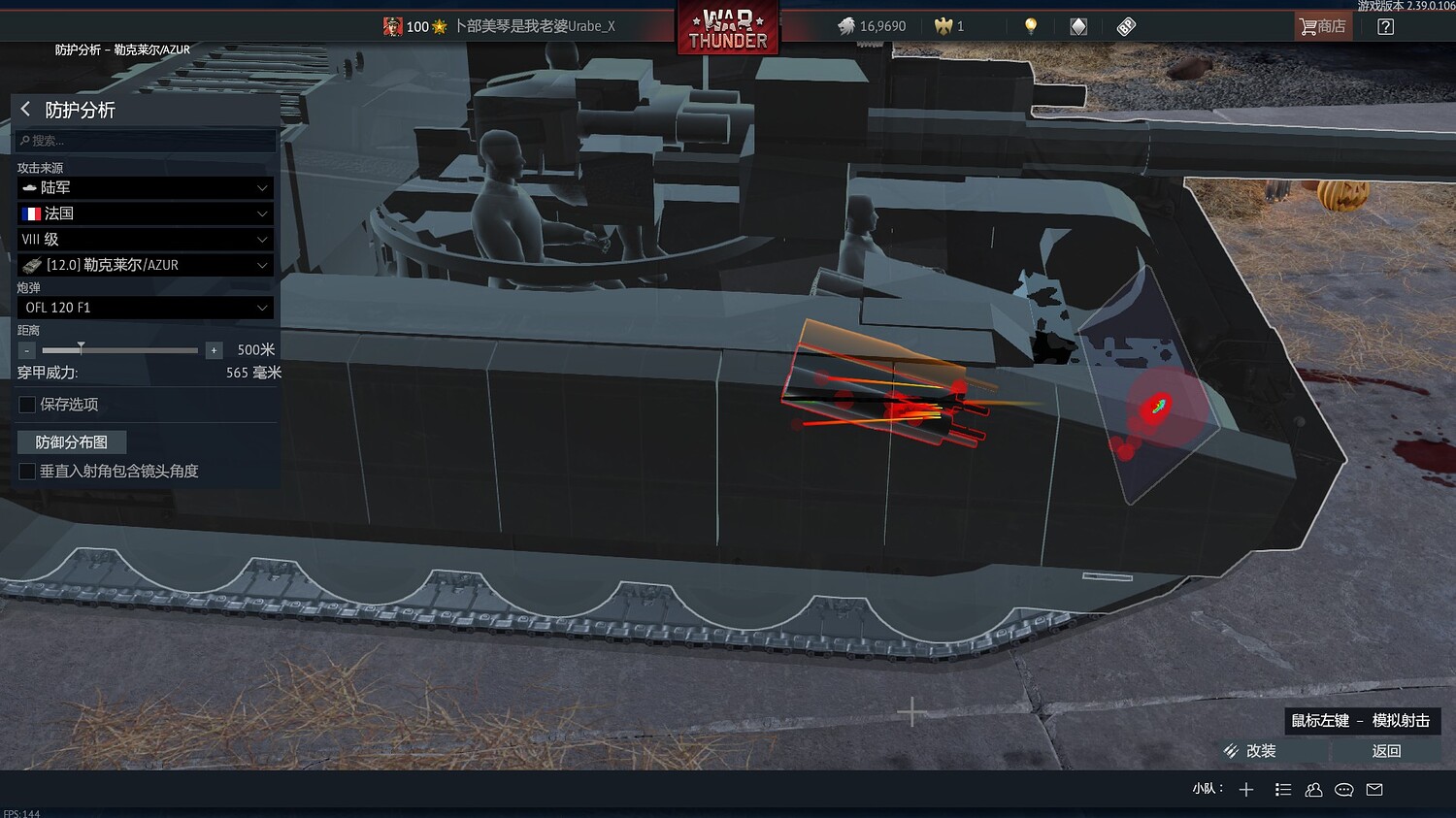Image resolution: width=1456 pixels, height=818 pixels.
Task: Click the 搜索 search input field
Action: coord(144,140)
